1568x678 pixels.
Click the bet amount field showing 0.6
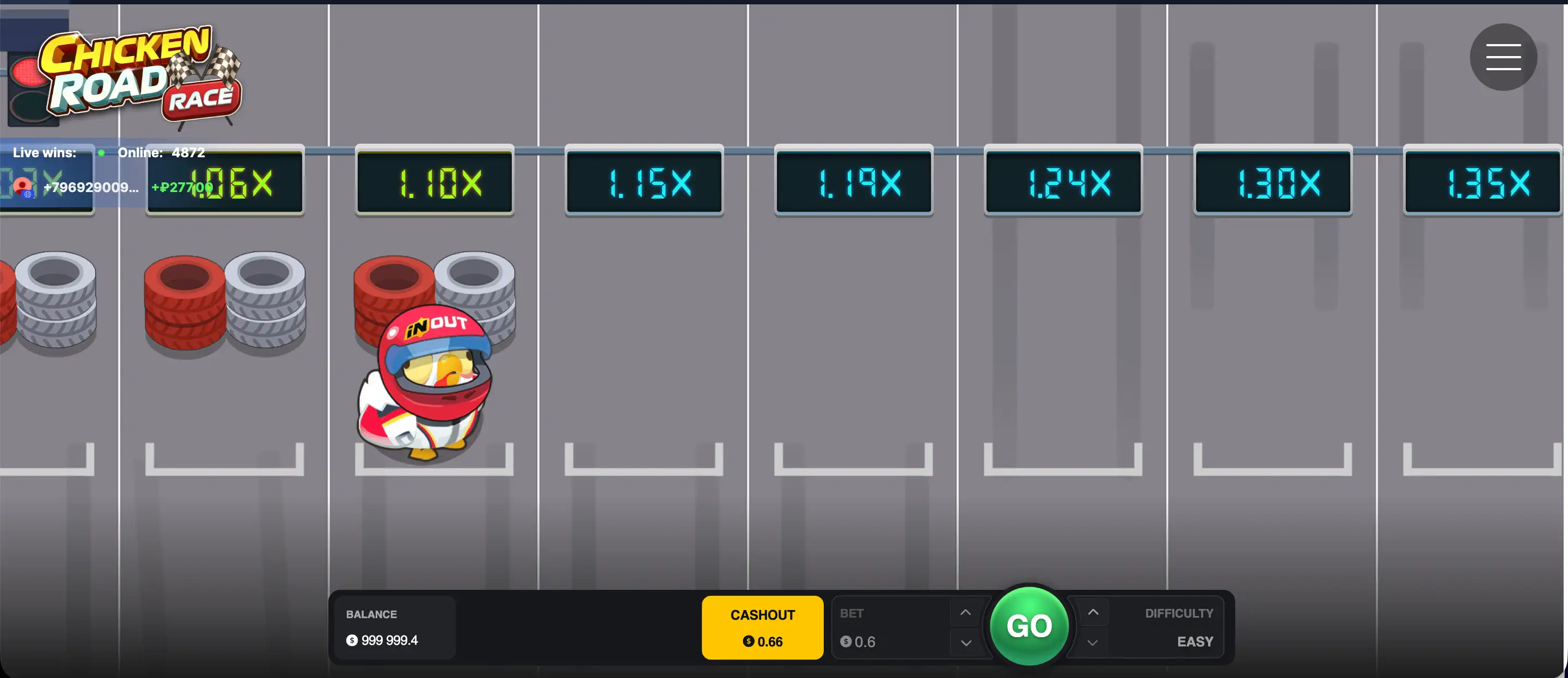pos(865,642)
